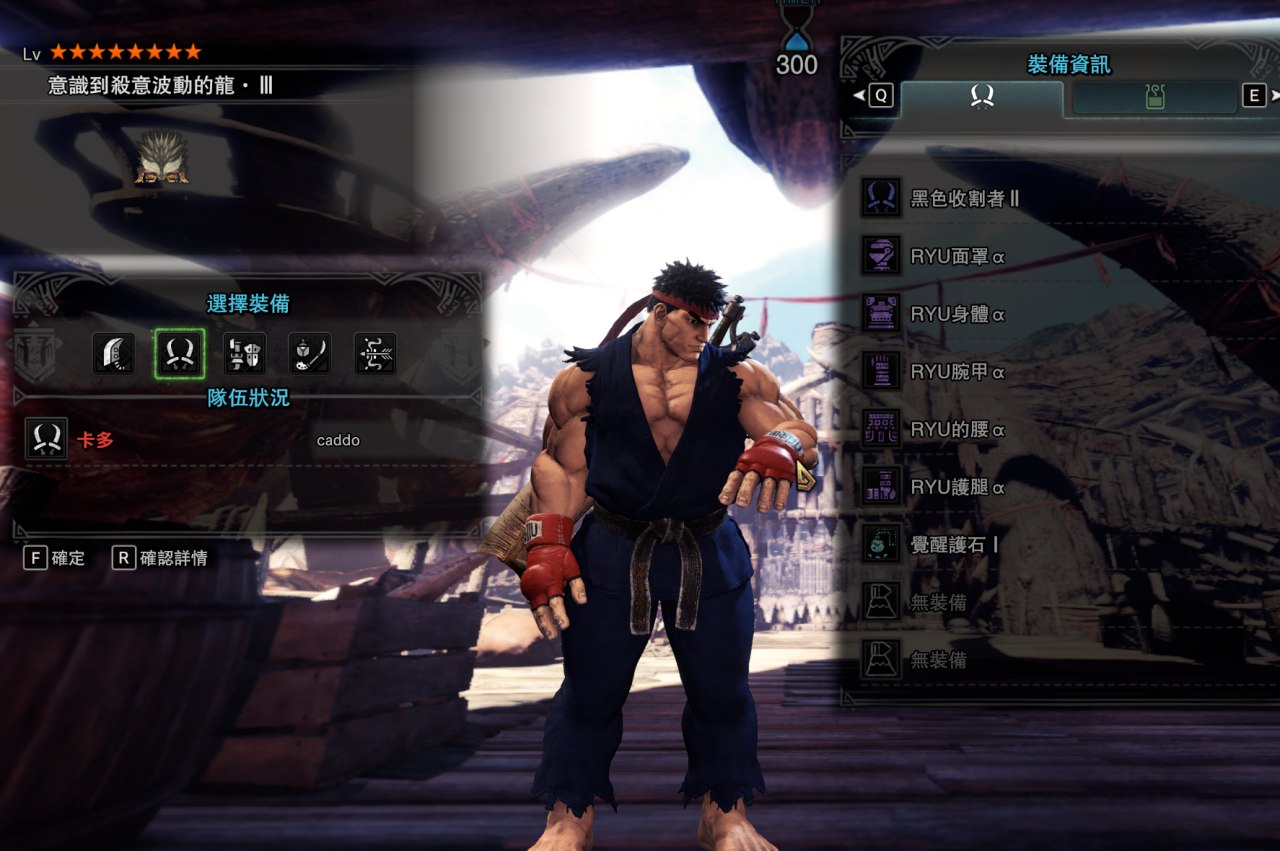Switch to the dual blades equipment info tab
The width and height of the screenshot is (1280, 851).
(982, 97)
